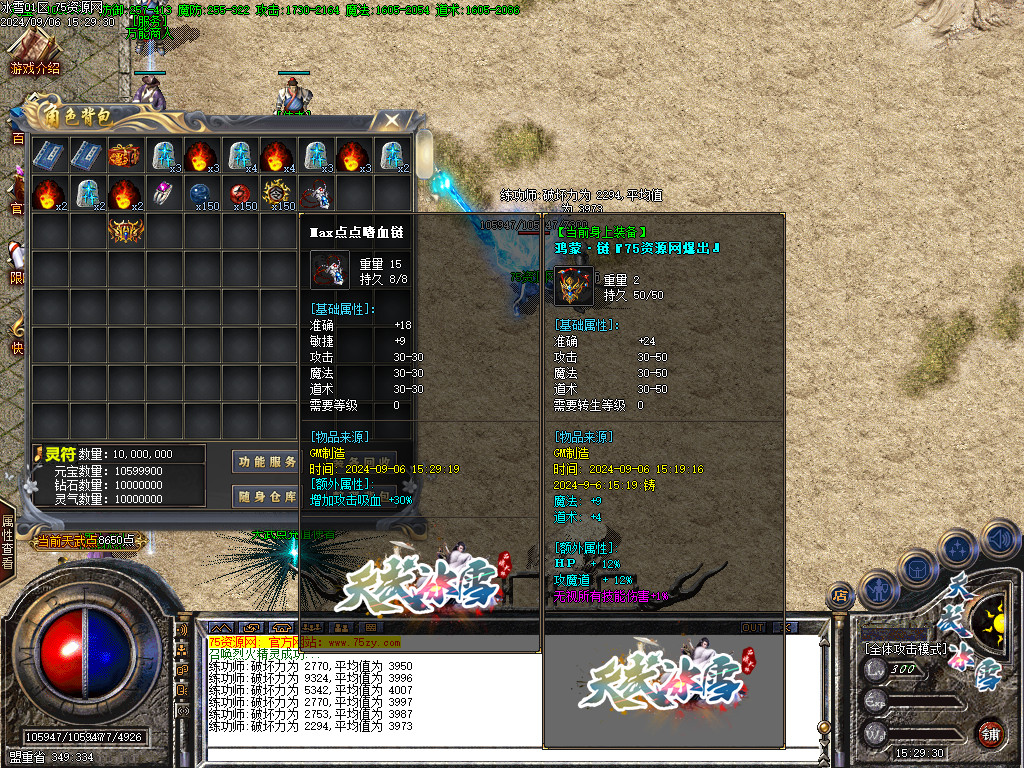The width and height of the screenshot is (1024, 768).
Task: Open the character figure panel button
Action: [x=879, y=590]
